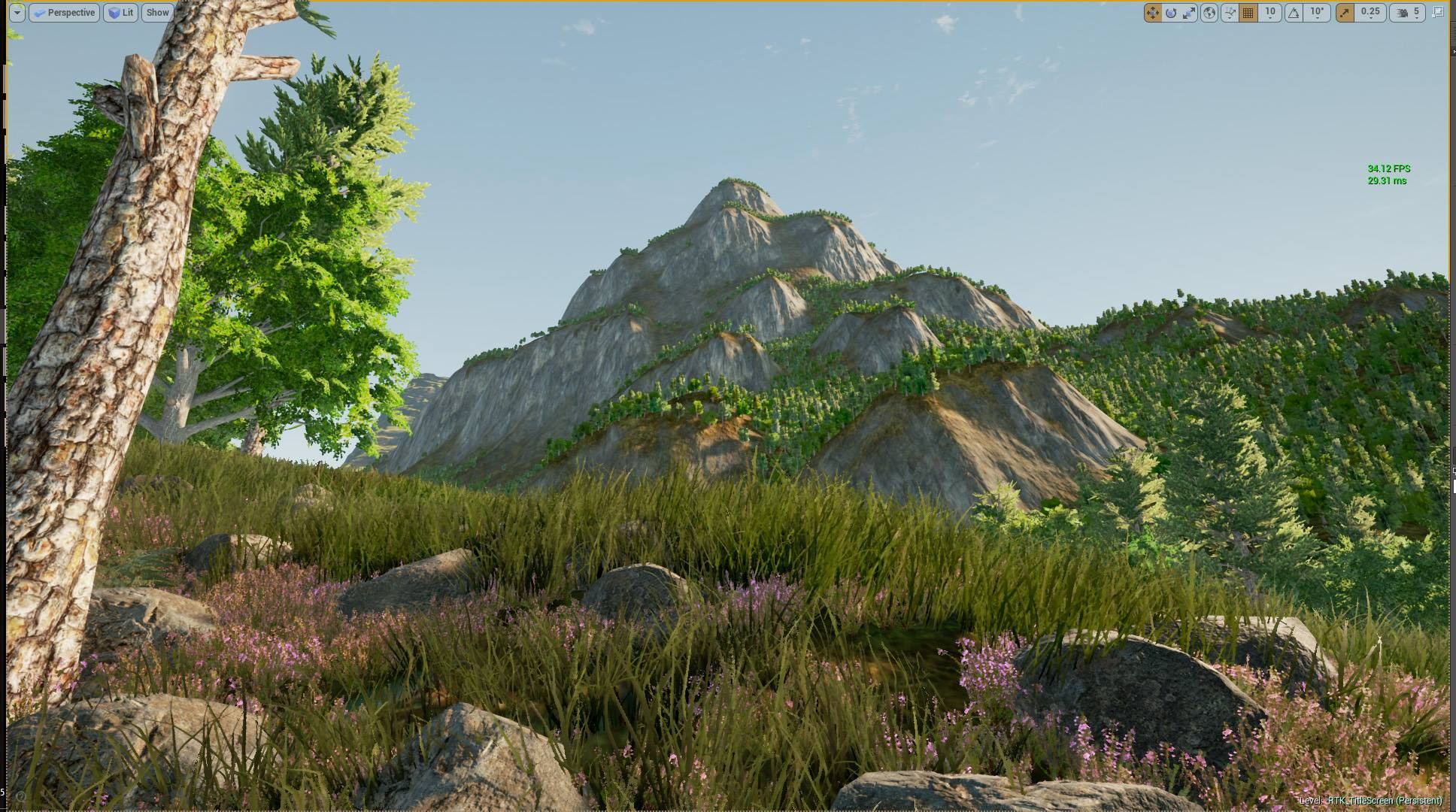Viewport: 1456px width, 812px height.
Task: Toggle grid snapping on or off
Action: click(x=1248, y=12)
